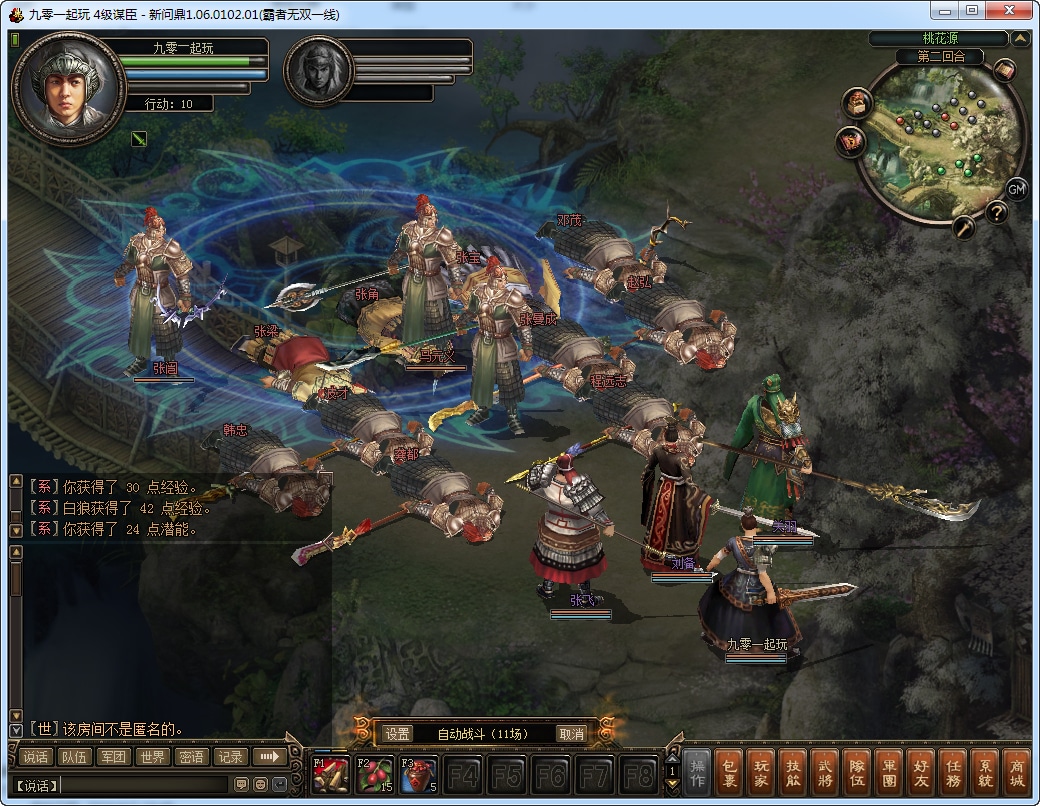This screenshot has height=806, width=1040.
Task: Use the F1 hotbar item
Action: 331,774
